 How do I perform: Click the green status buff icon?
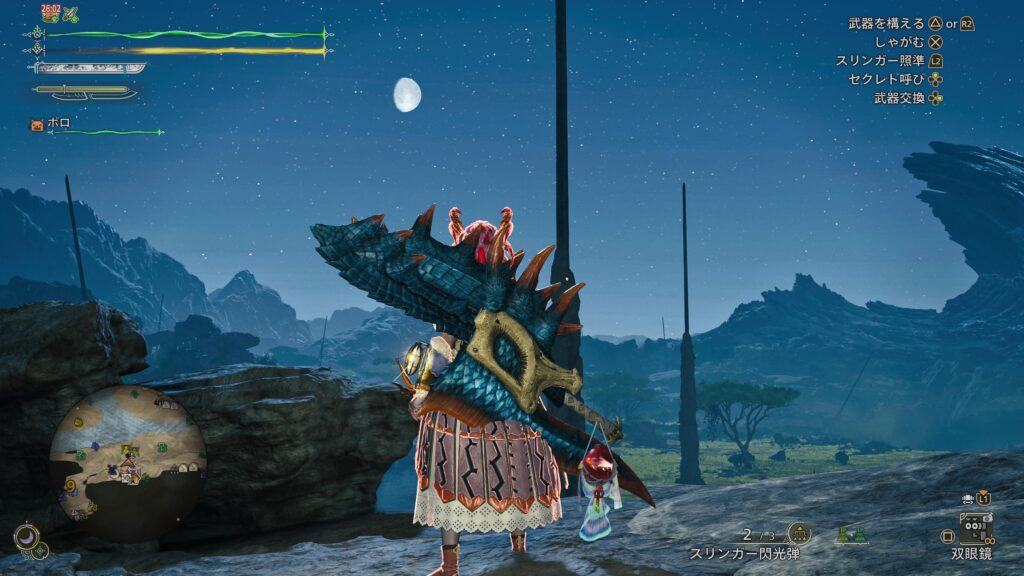coord(71,14)
